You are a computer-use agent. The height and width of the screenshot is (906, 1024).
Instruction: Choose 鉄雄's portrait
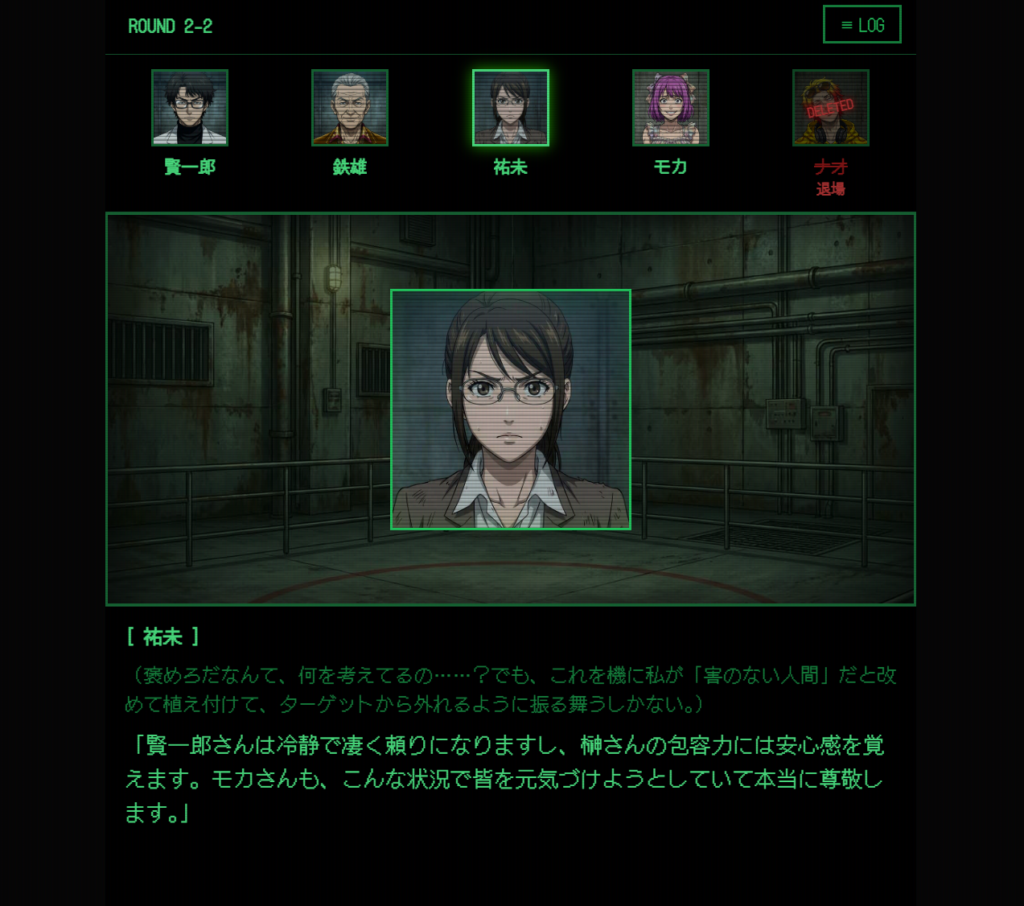tap(350, 108)
